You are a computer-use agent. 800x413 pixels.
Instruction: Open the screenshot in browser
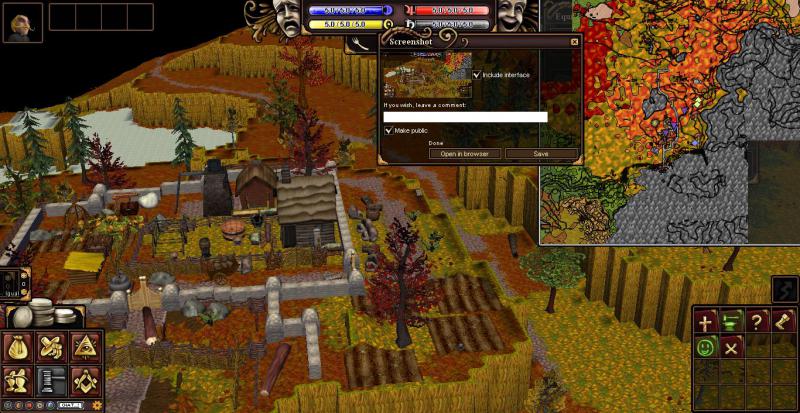464,154
